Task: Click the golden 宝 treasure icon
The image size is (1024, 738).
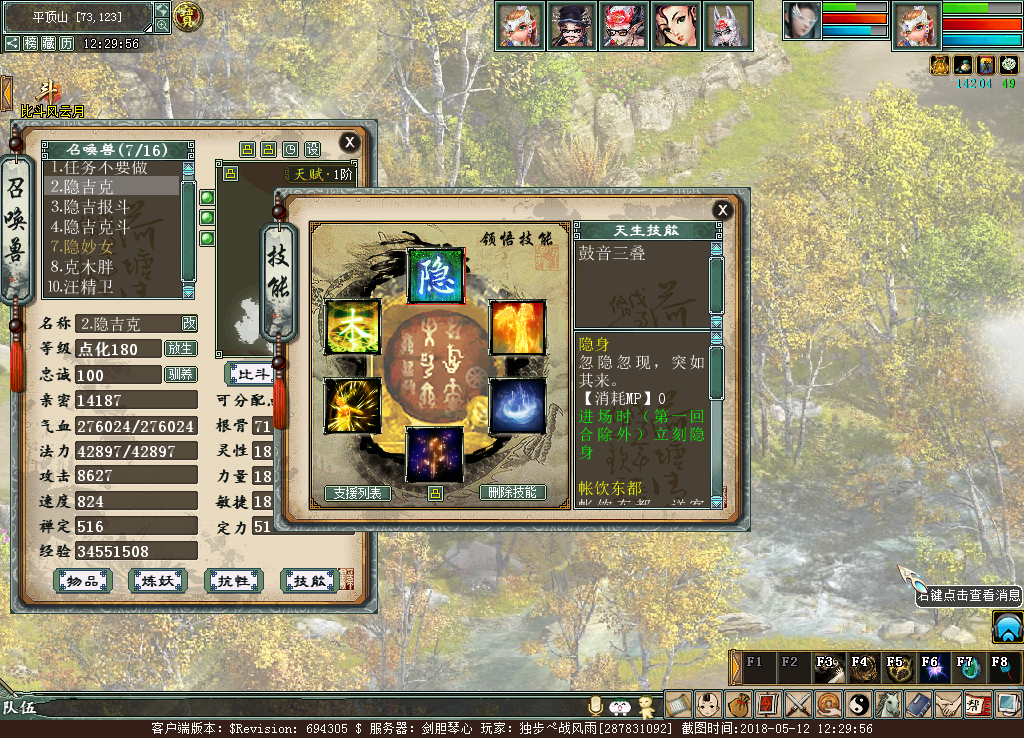Action: click(187, 16)
